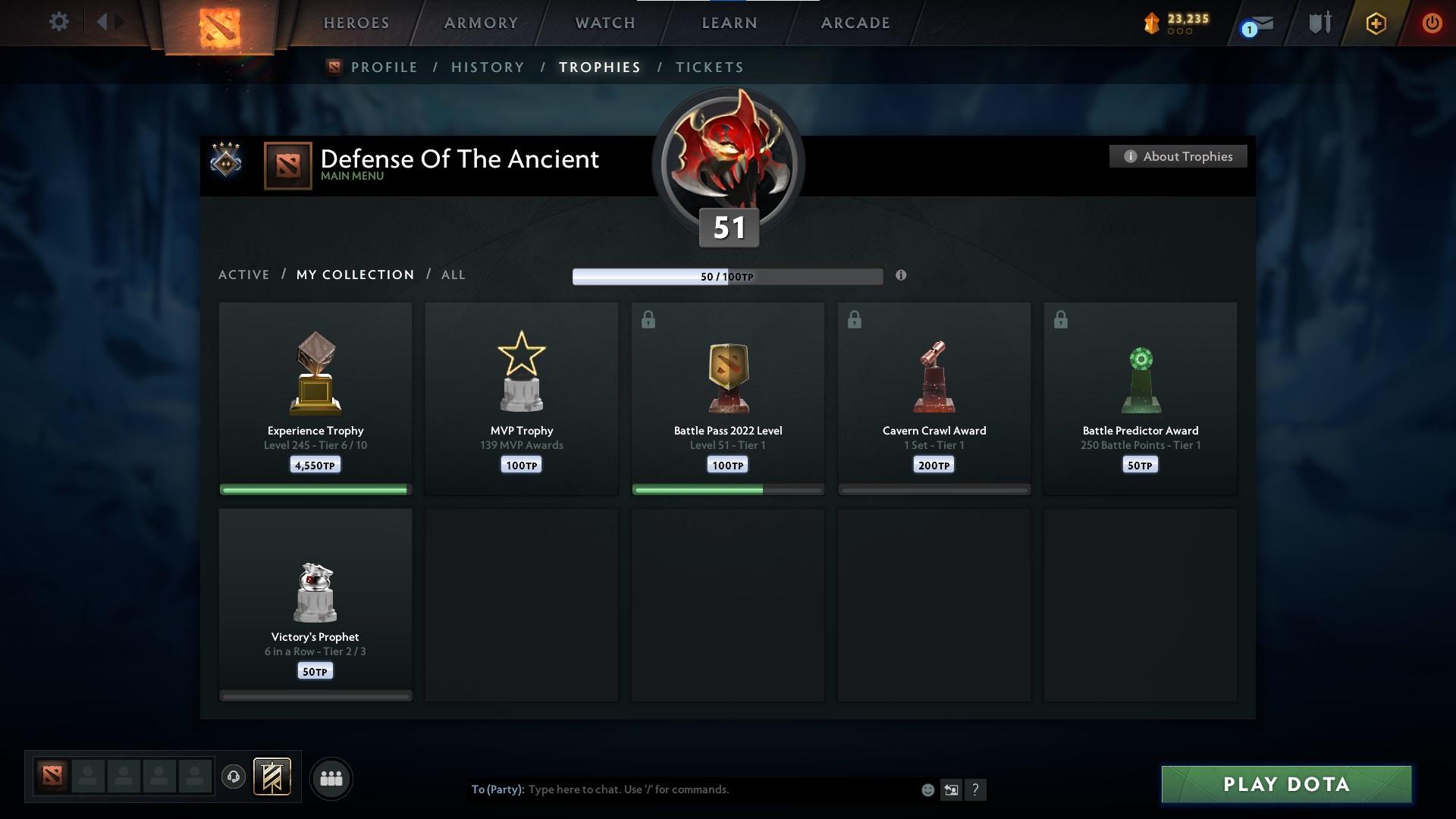
Task: Open the settings gear
Action: pos(58,22)
